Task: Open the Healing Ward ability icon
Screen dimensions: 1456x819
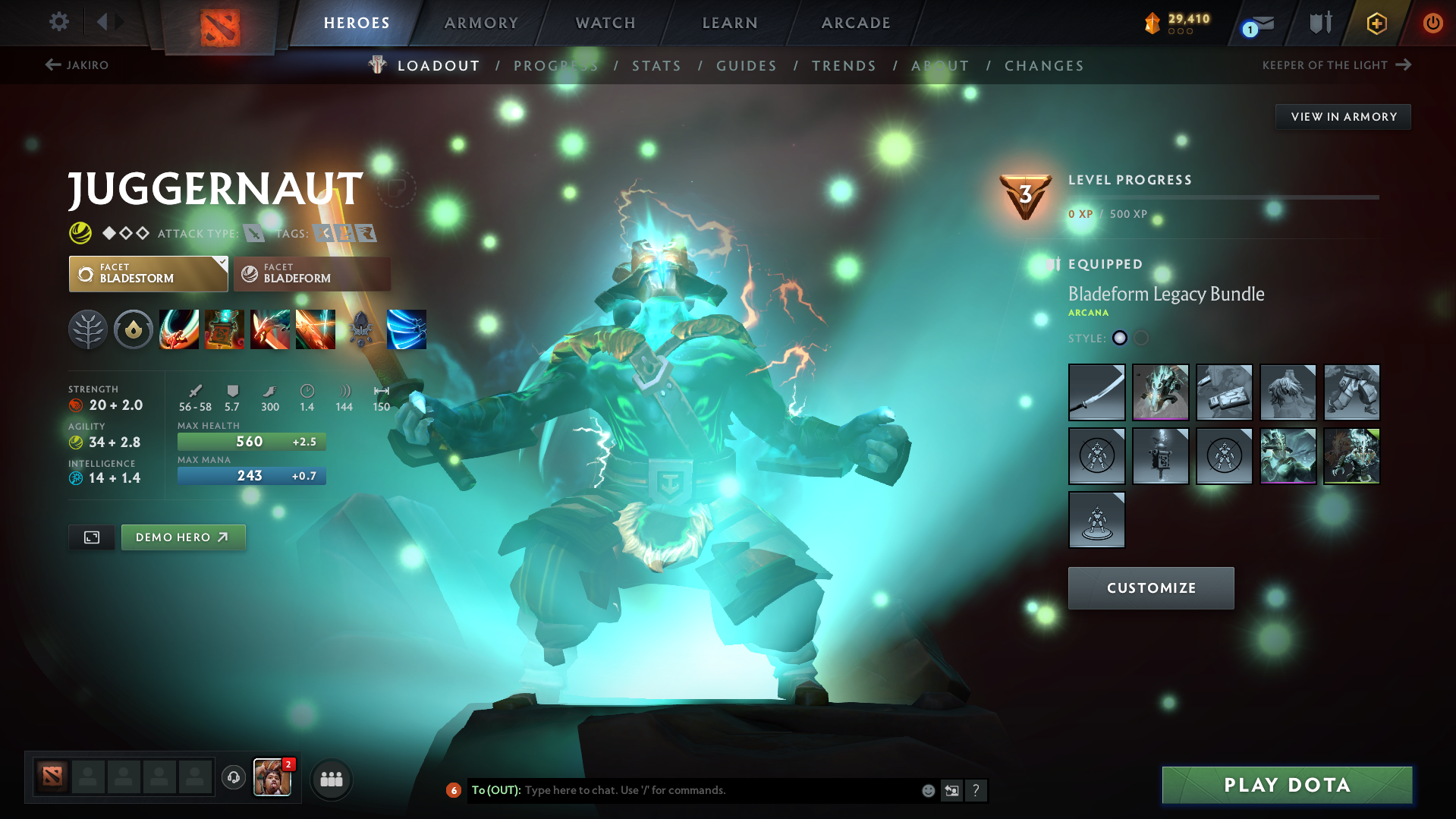Action: (x=225, y=329)
